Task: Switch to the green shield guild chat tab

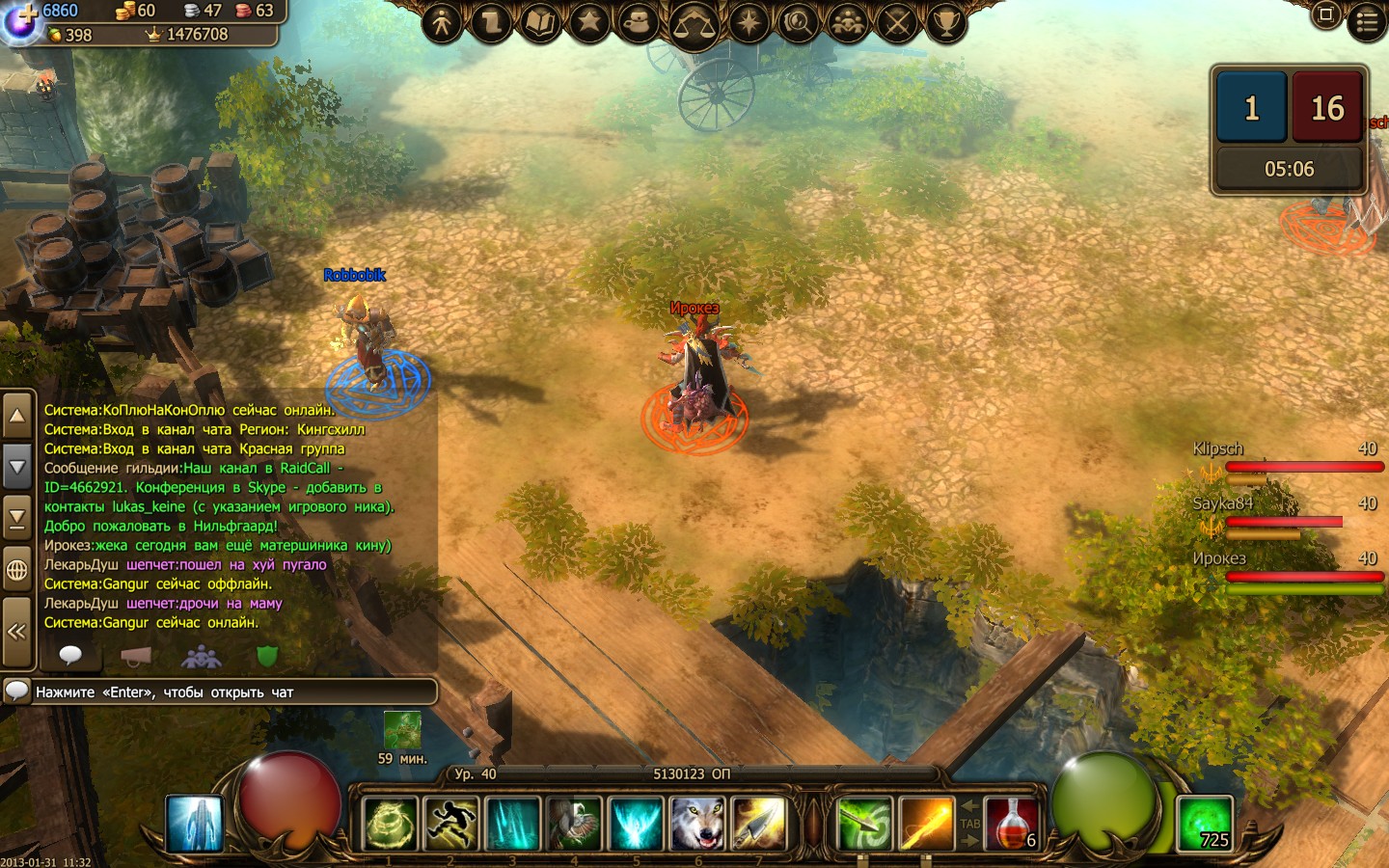Action: (x=267, y=656)
